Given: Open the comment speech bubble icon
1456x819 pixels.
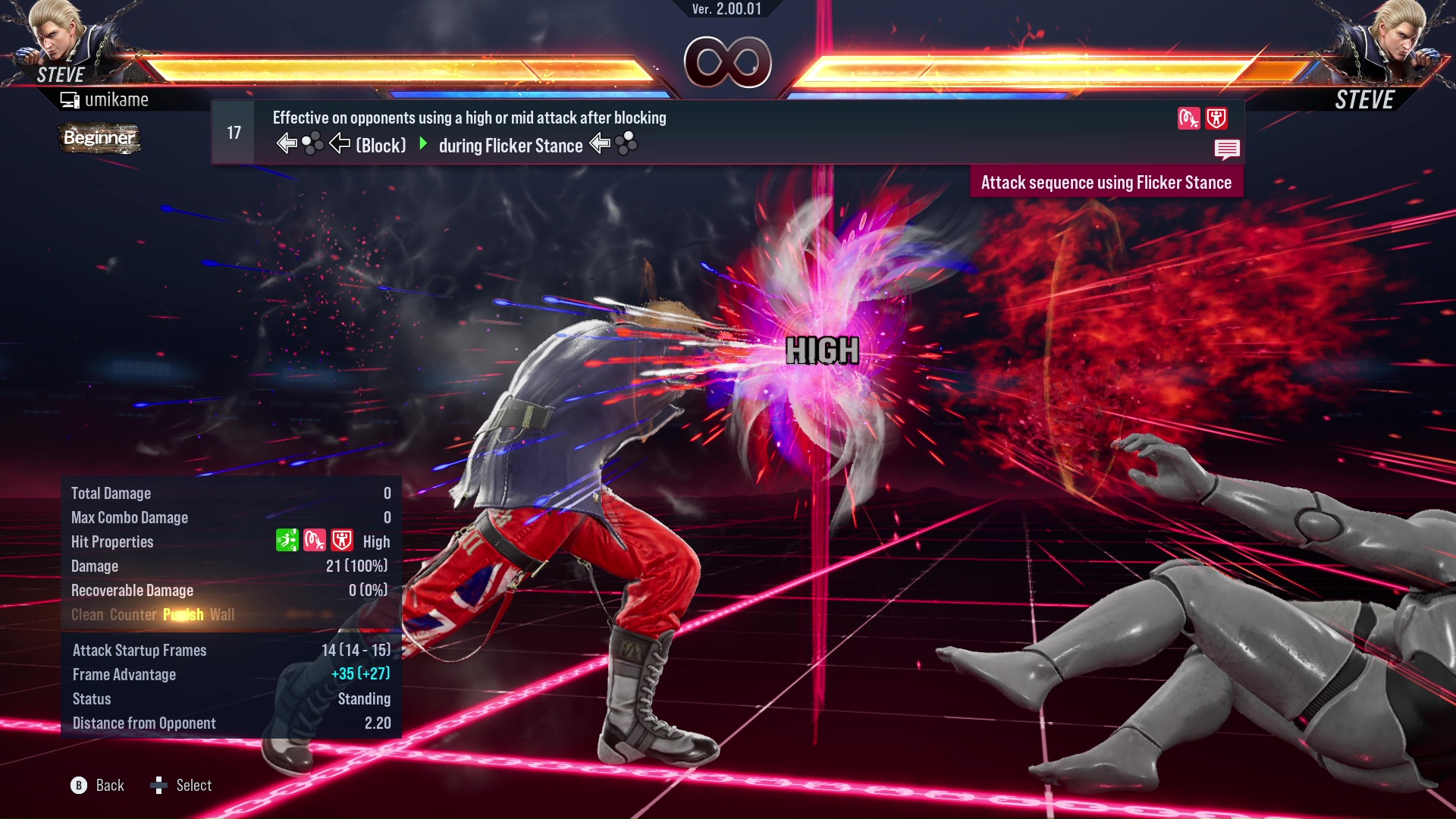Looking at the screenshot, I should coord(1227,149).
